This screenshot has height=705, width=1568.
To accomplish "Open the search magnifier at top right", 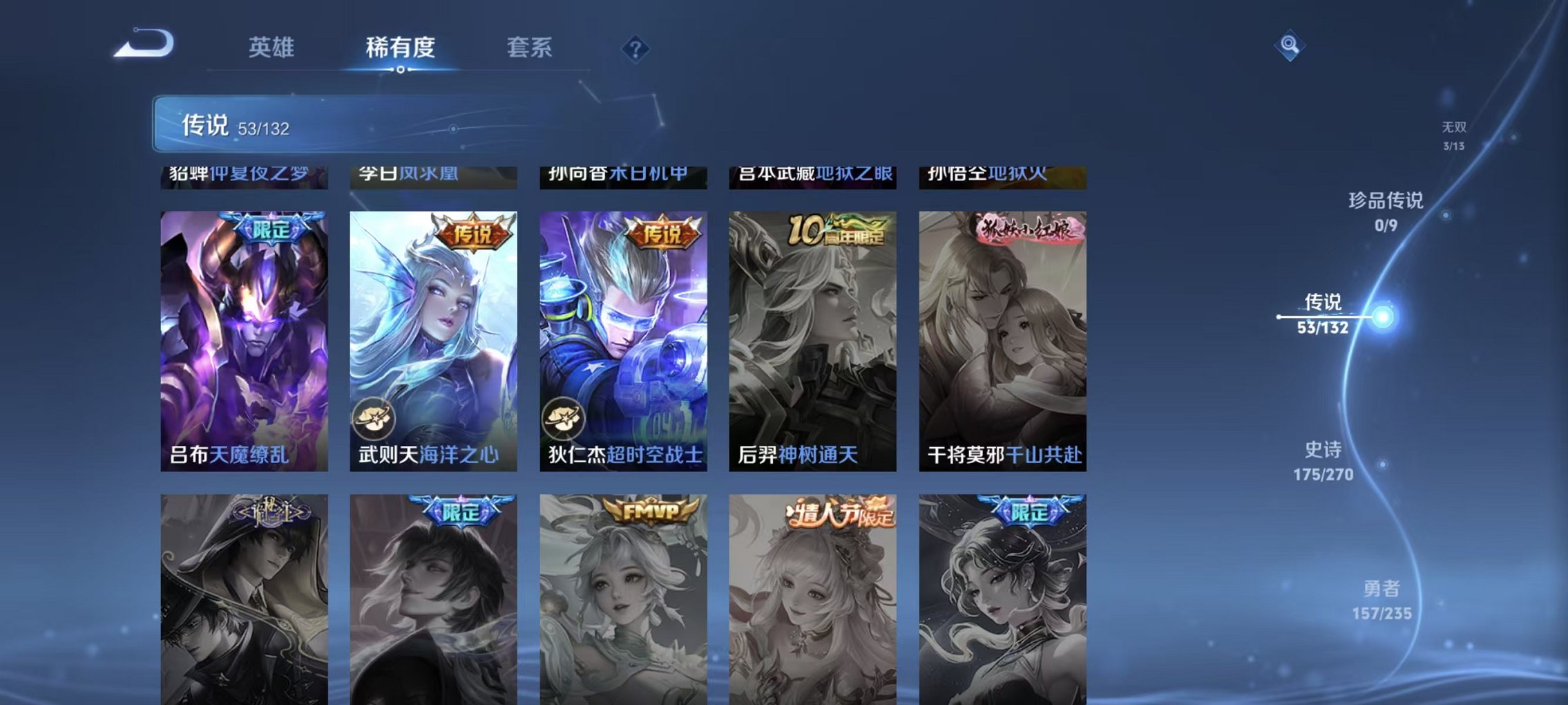I will [1289, 47].
